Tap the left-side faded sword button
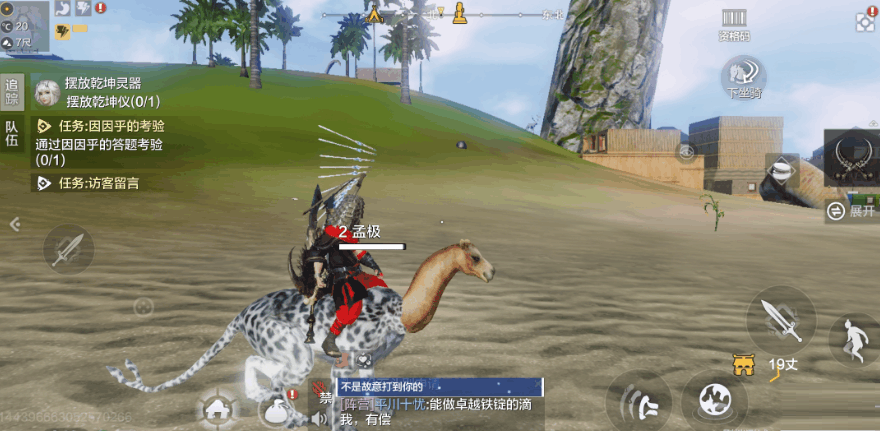Viewport: 880px width, 431px height. [68, 249]
